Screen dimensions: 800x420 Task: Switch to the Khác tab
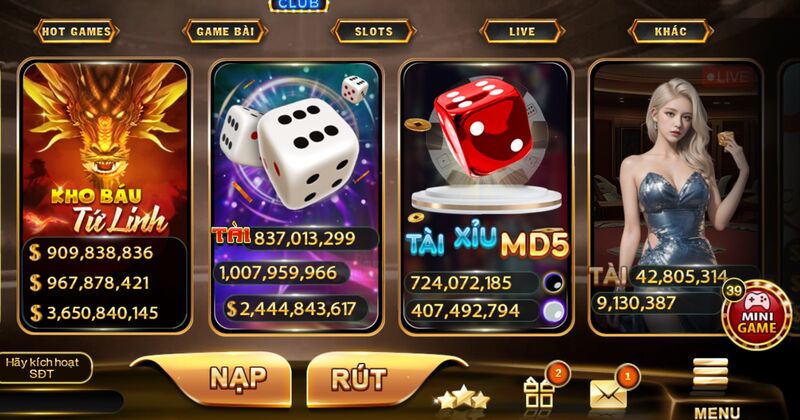671,32
